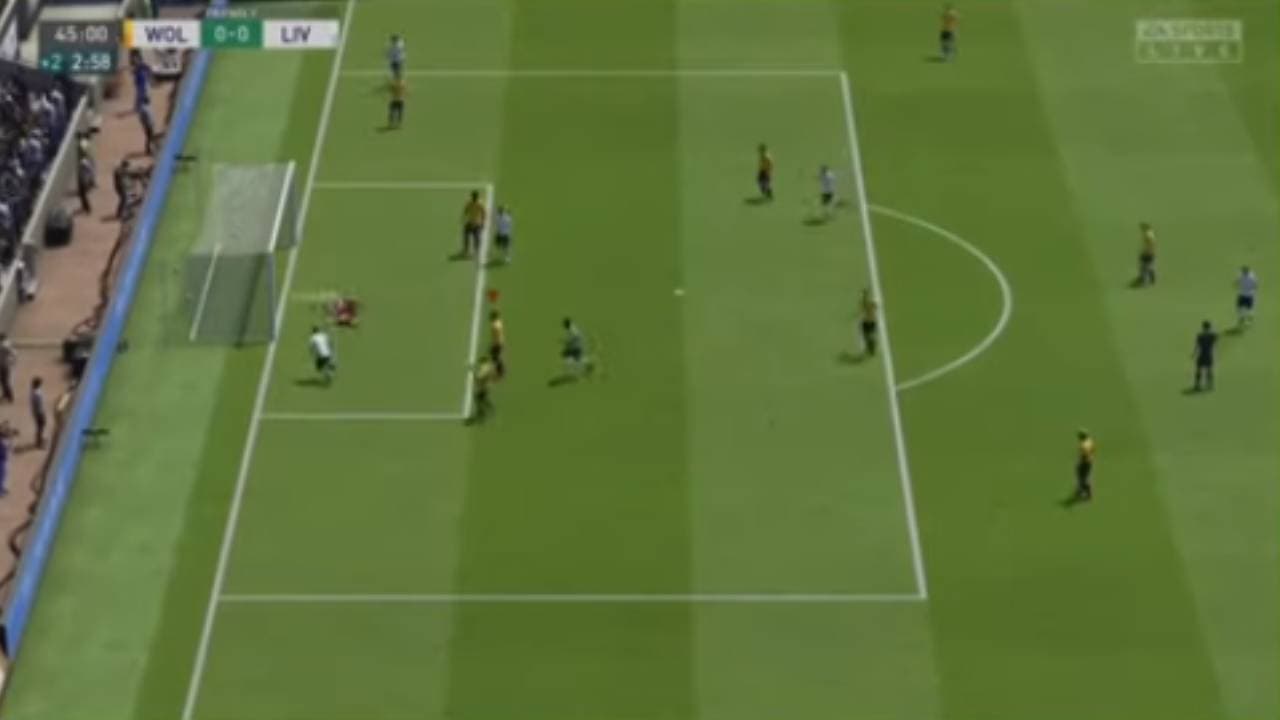
Task: Select the Liverpool player in white near goal
Action: pos(320,350)
